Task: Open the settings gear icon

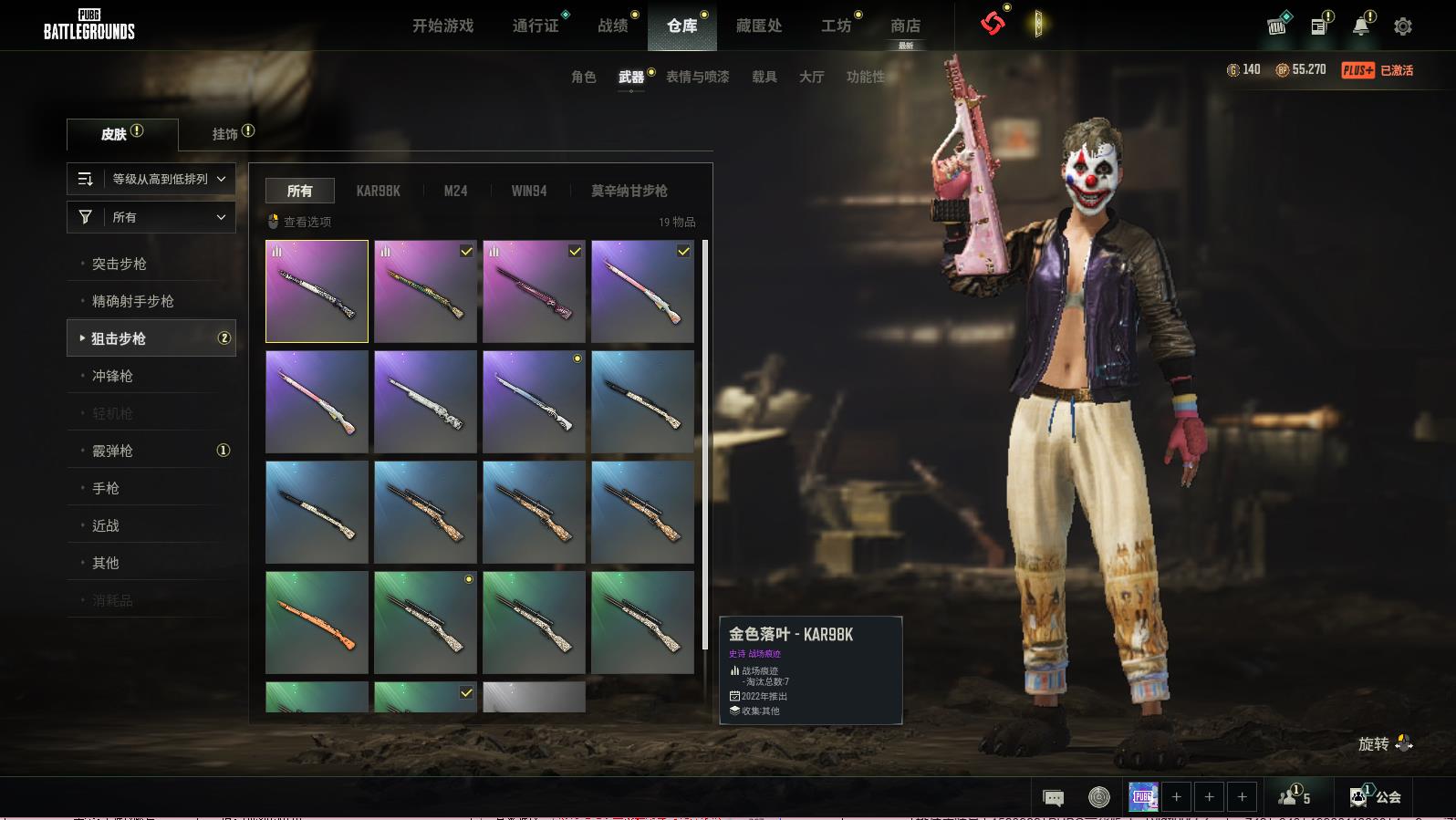Action: tap(1403, 26)
